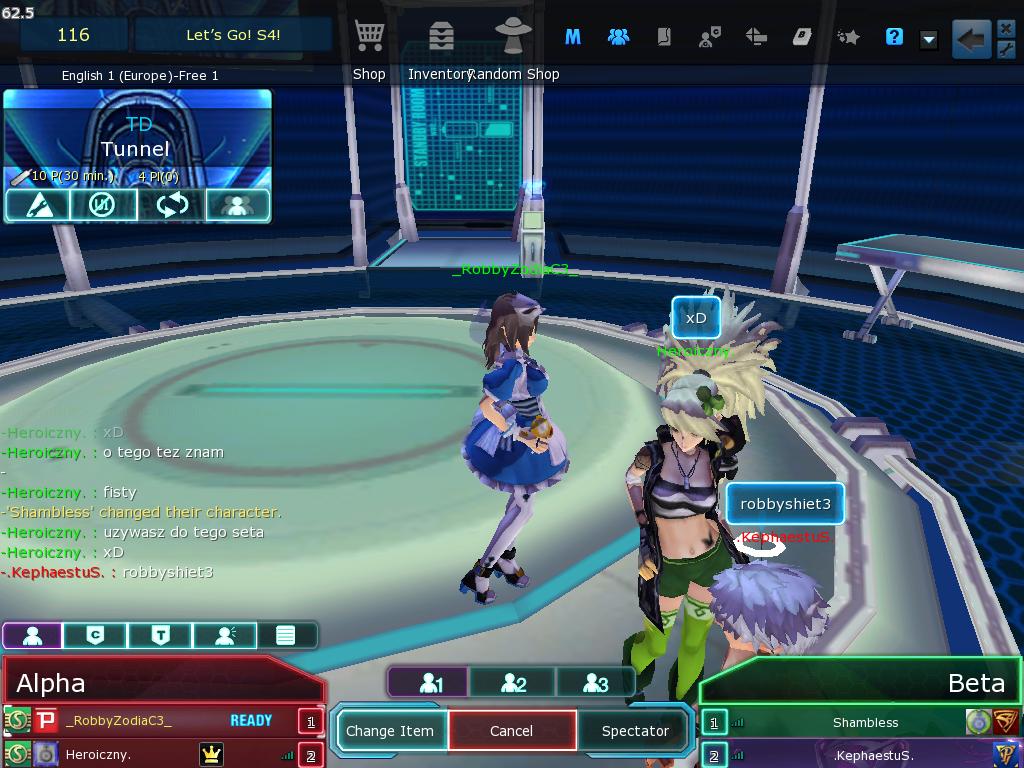The image size is (1024, 768).
Task: Click the small X close icon
Action: click(x=1006, y=28)
